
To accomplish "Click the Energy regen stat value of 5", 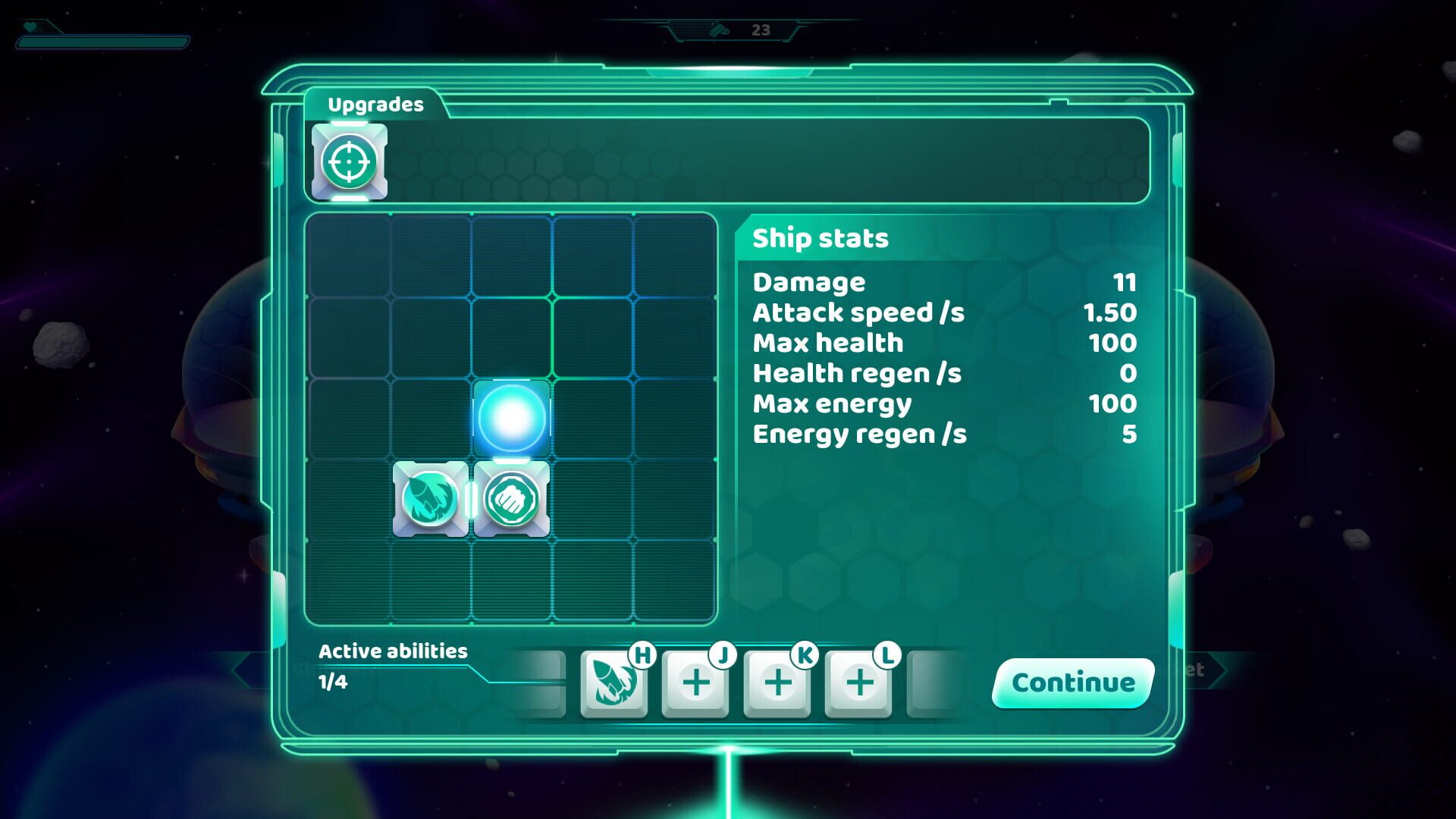I will coord(1130,435).
